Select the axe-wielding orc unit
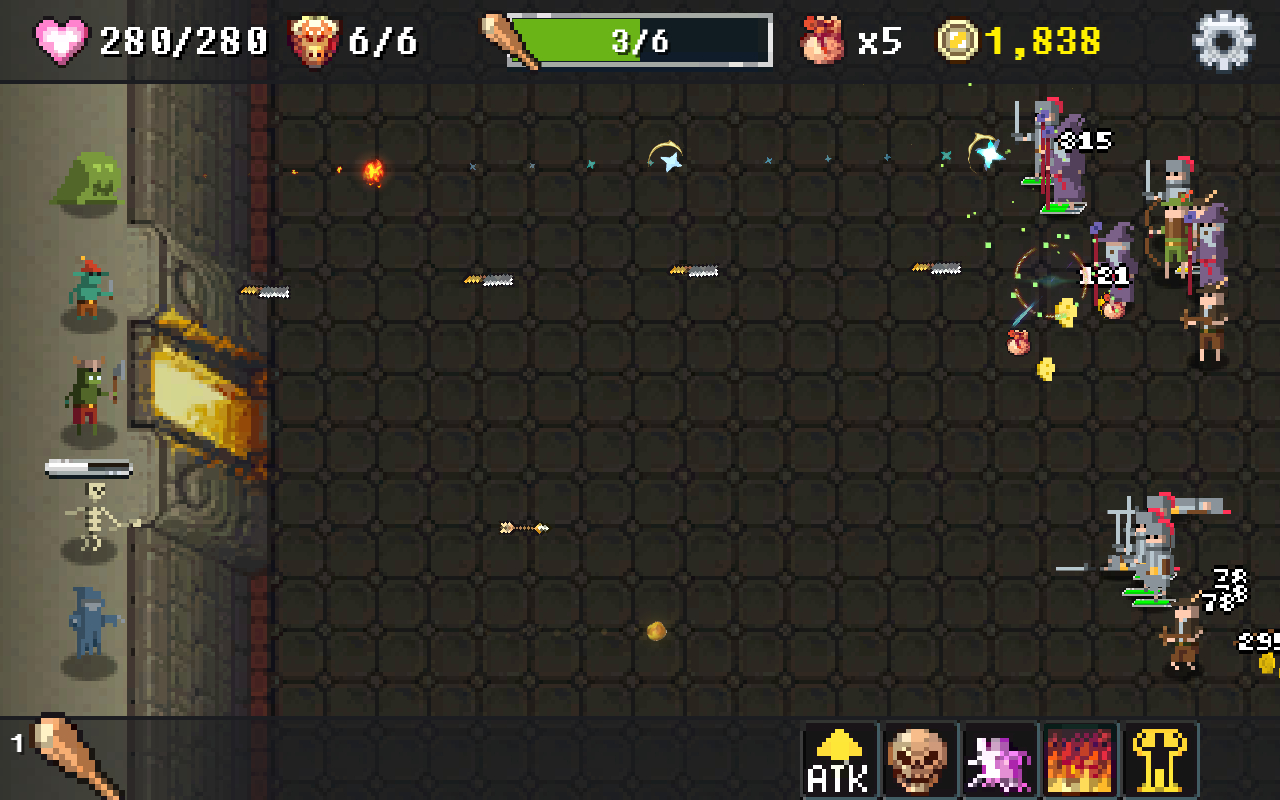The image size is (1280, 800). click(90, 390)
